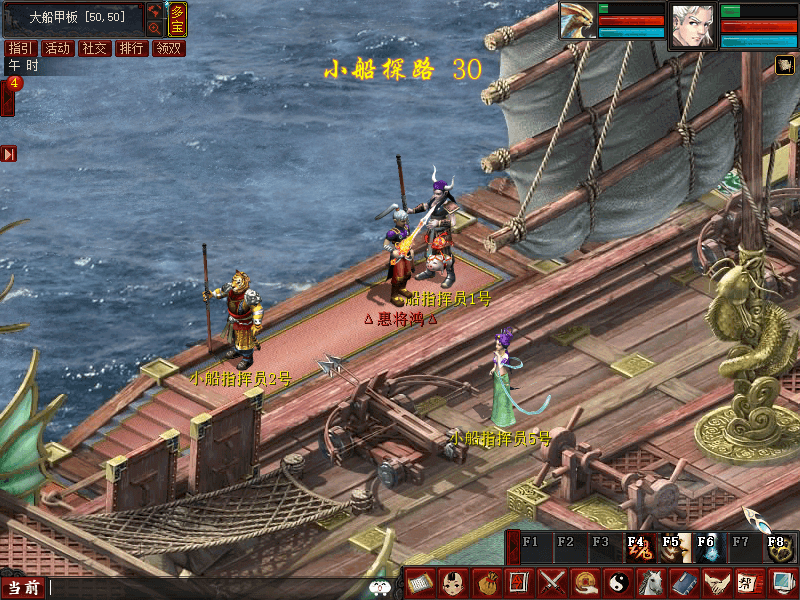
Task: Open the handshake trade menu
Action: click(x=715, y=581)
